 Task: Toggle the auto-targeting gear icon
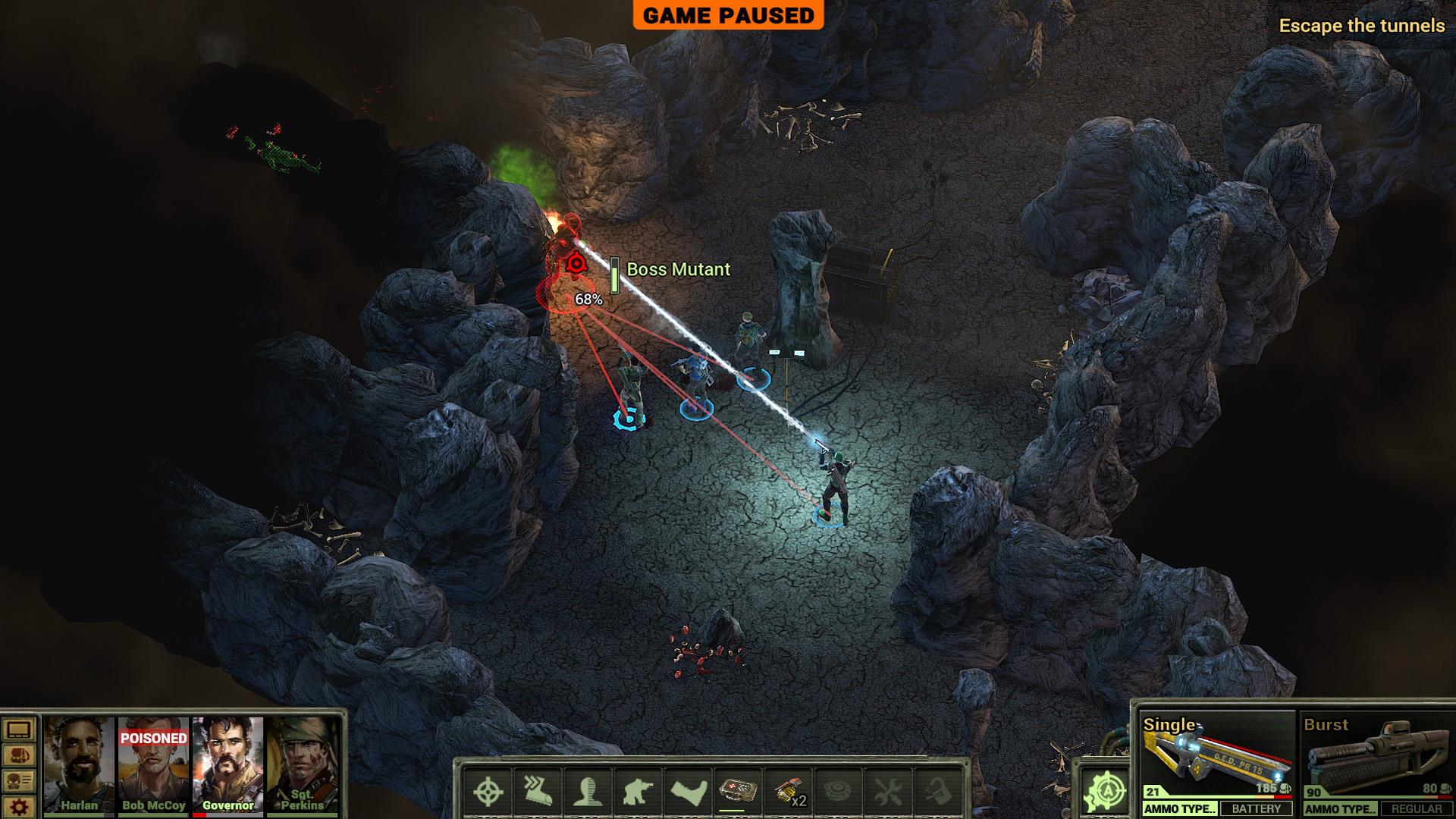(x=1106, y=792)
